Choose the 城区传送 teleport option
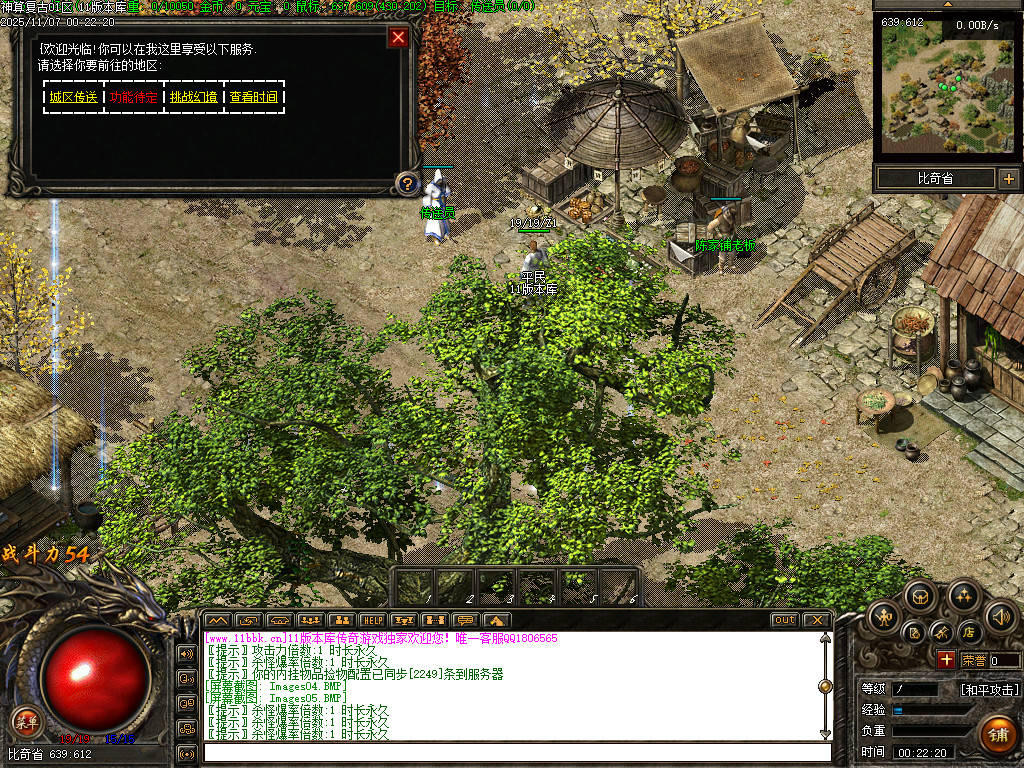 click(x=74, y=97)
